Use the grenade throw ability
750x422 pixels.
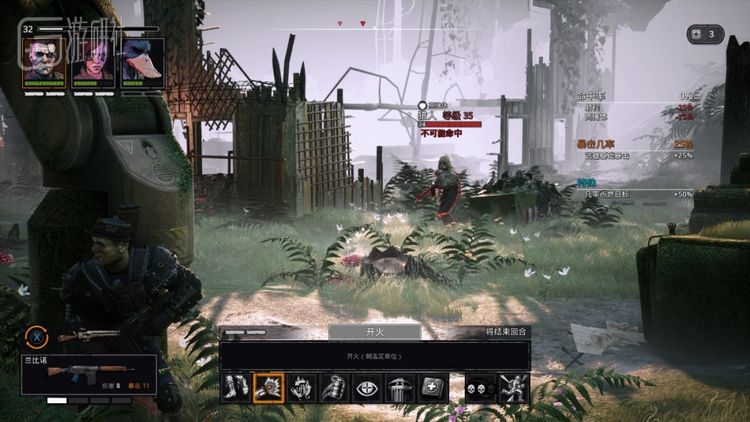point(334,387)
